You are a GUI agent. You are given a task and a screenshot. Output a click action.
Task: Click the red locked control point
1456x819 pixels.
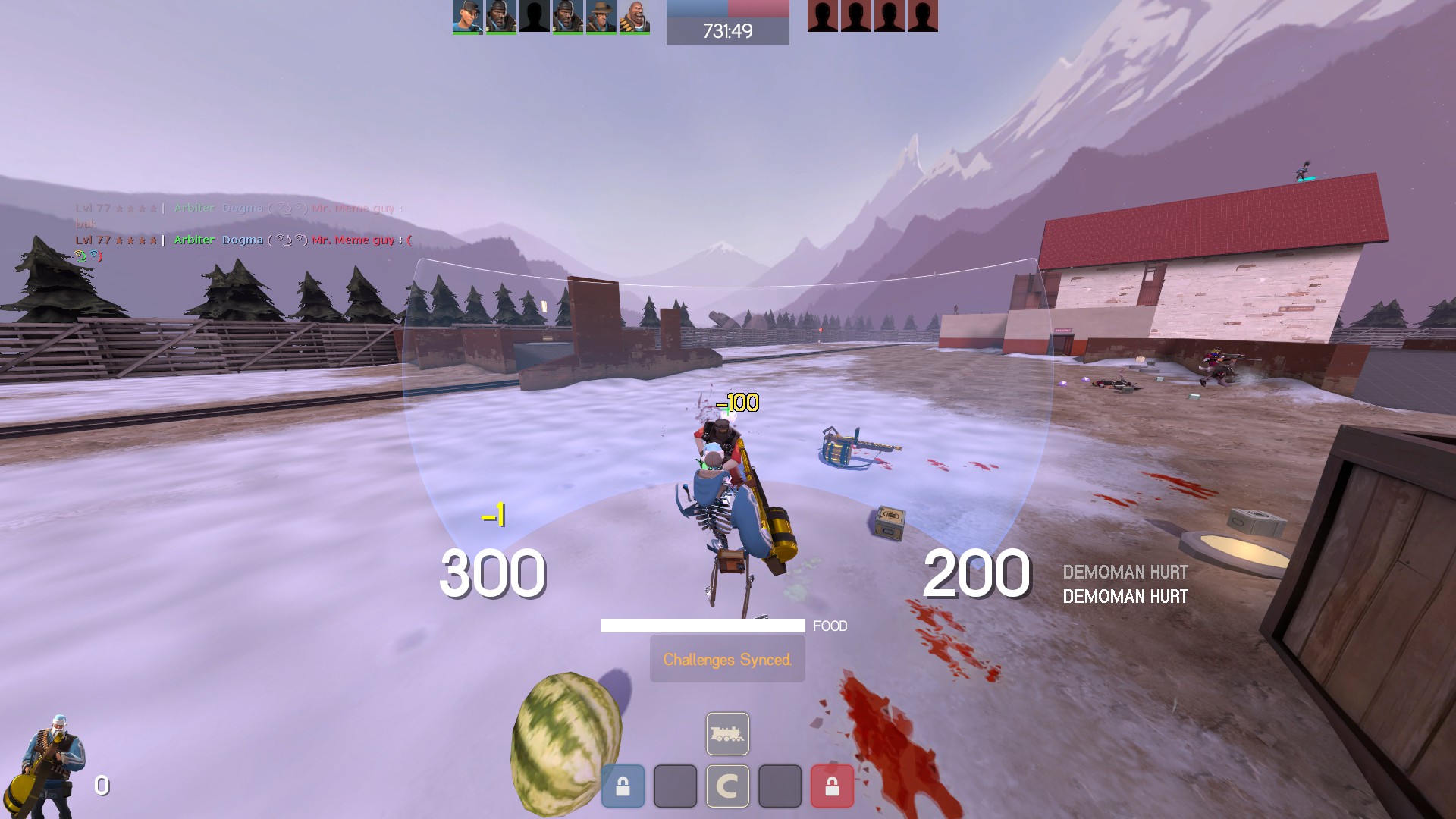[832, 786]
